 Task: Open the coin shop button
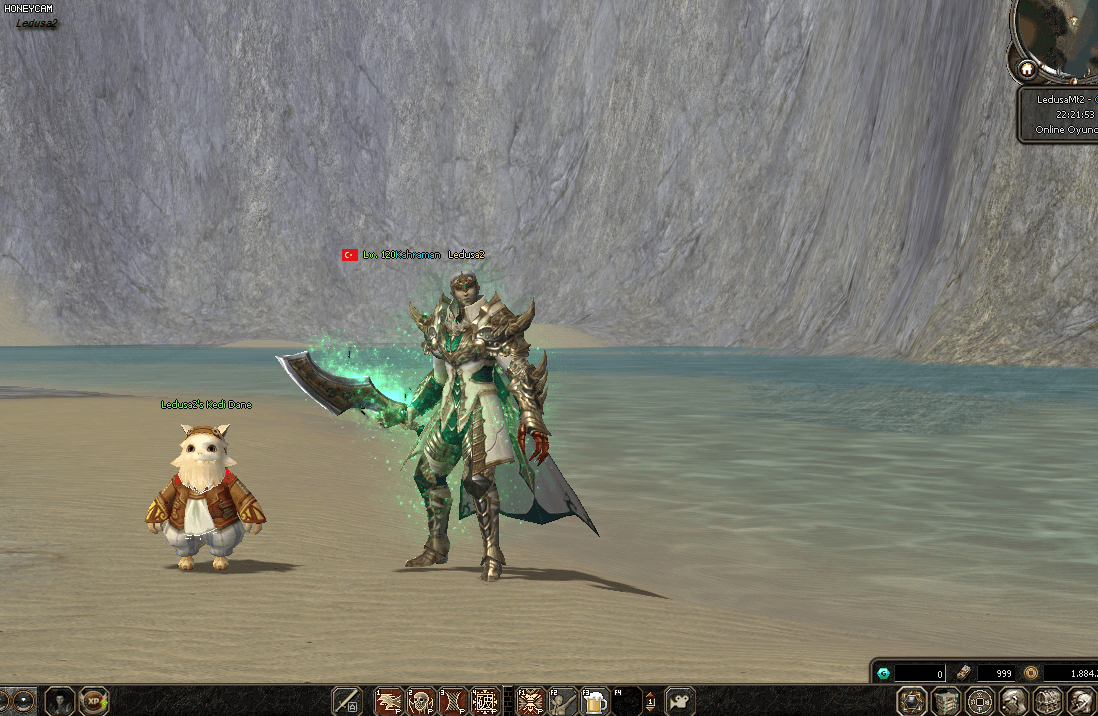pyautogui.click(x=979, y=701)
